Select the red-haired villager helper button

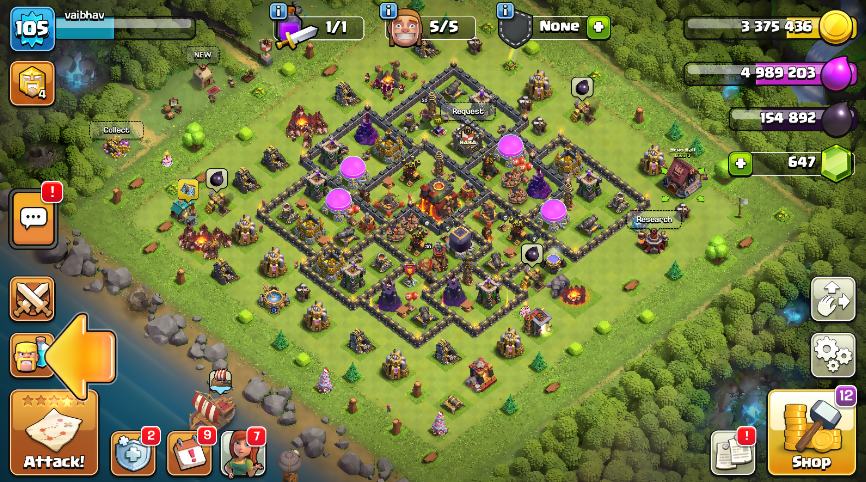[x=242, y=453]
